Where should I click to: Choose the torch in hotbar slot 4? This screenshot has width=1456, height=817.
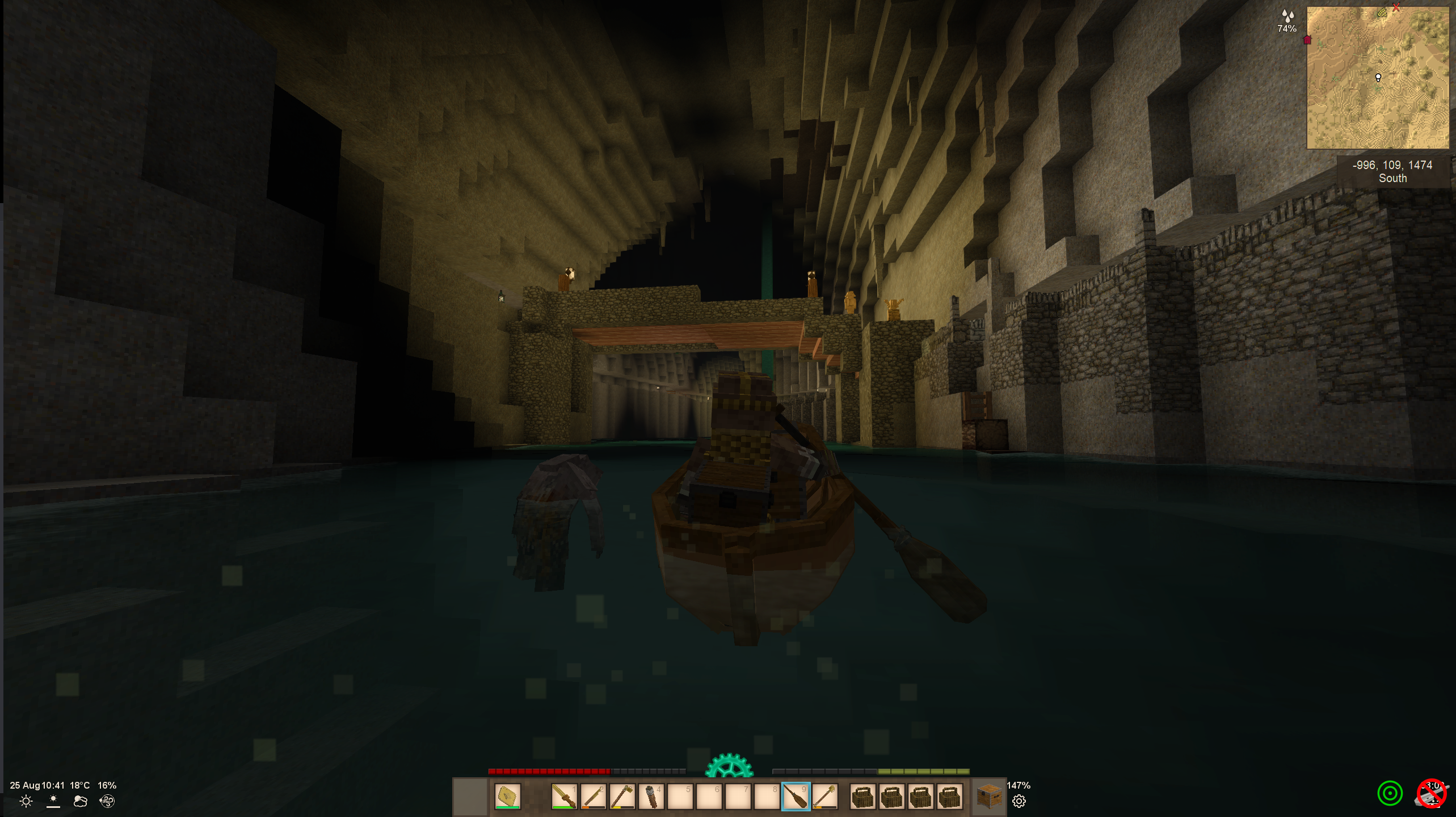(651, 796)
